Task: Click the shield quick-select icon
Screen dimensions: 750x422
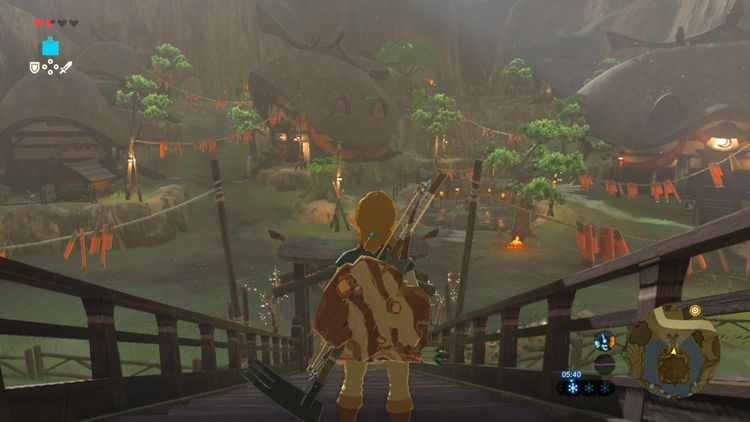Action: [34, 68]
